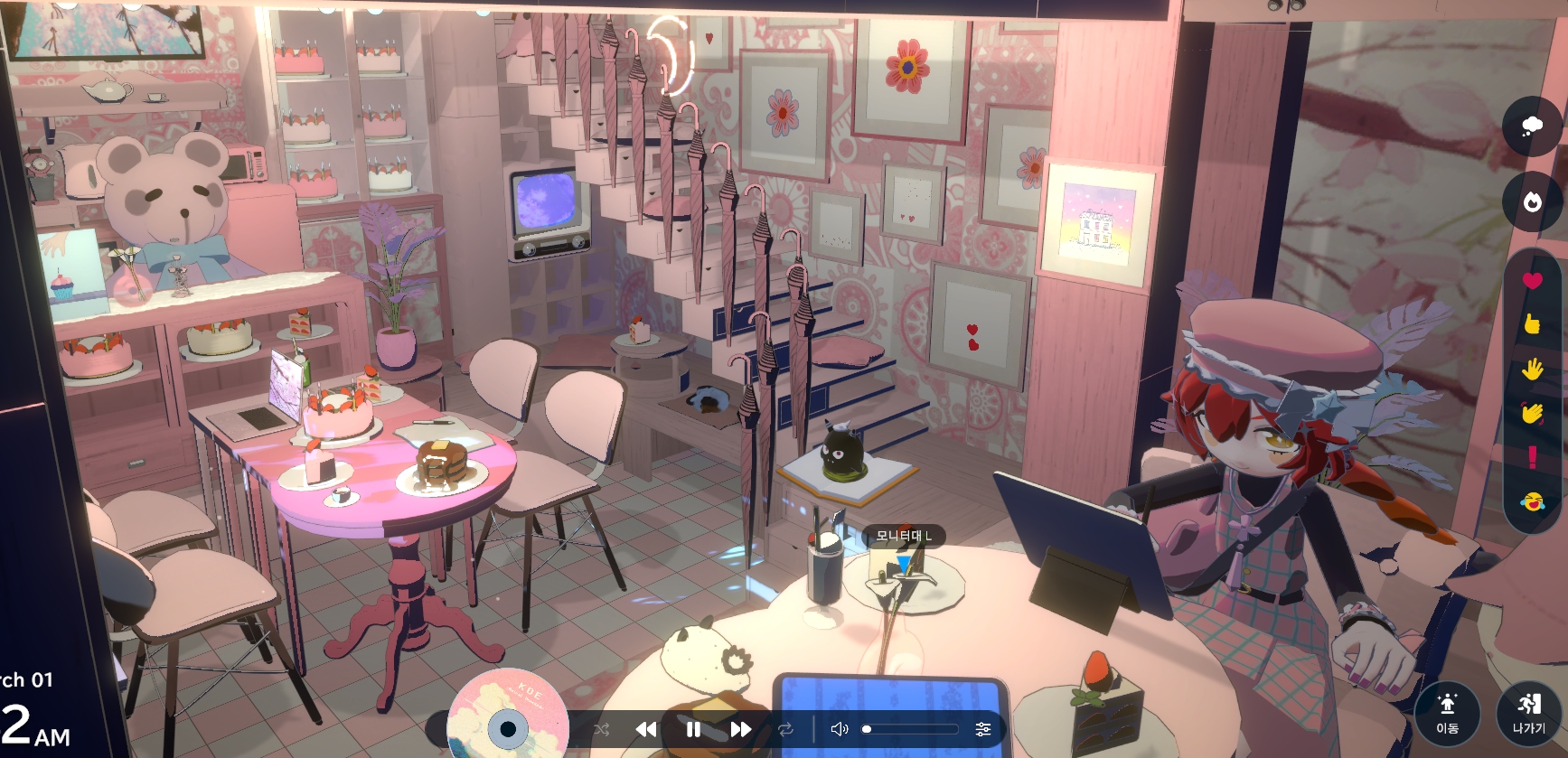Pause the music playback
The image size is (1568, 758).
pyautogui.click(x=693, y=729)
